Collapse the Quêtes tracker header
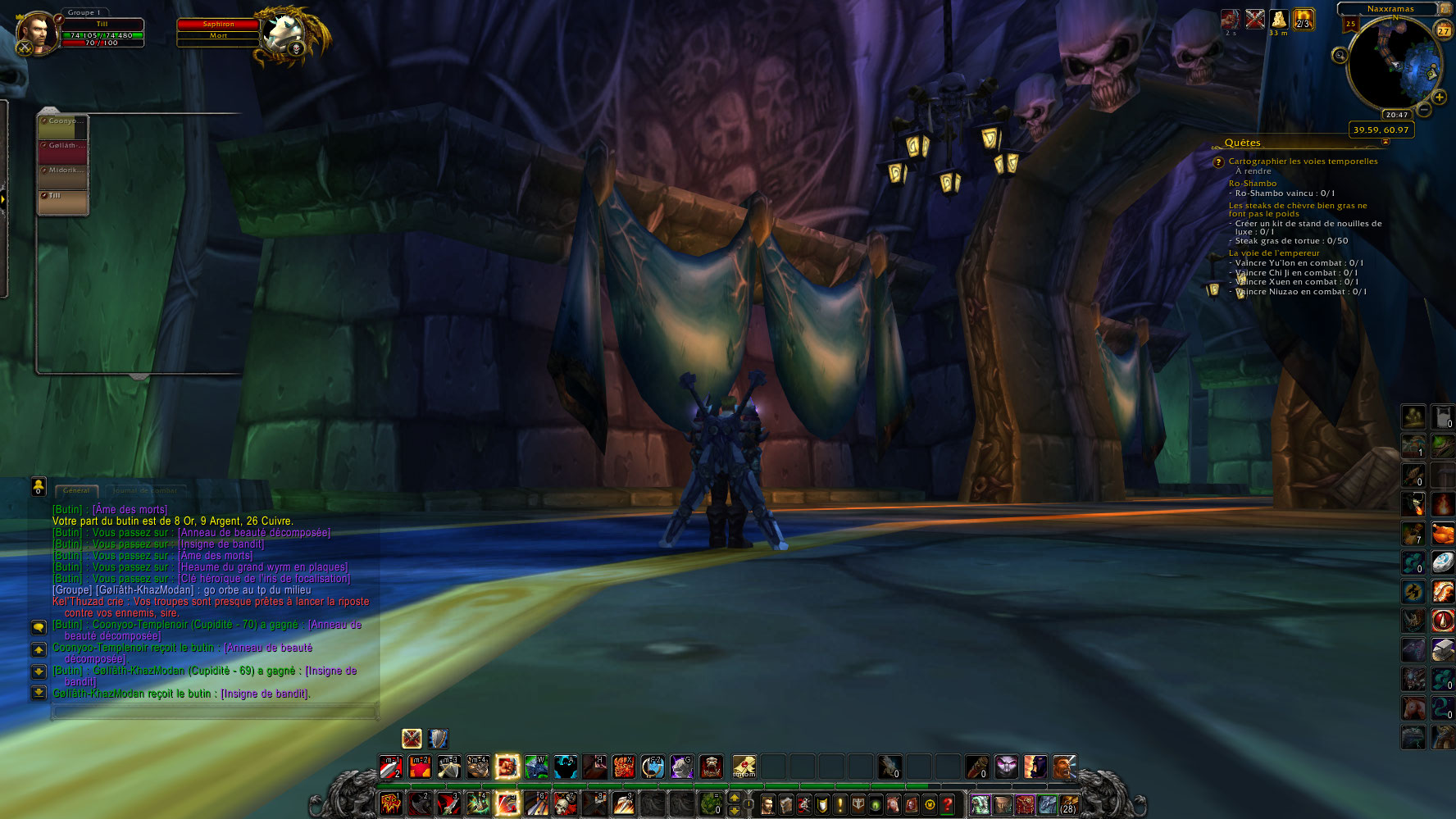 click(x=1385, y=142)
